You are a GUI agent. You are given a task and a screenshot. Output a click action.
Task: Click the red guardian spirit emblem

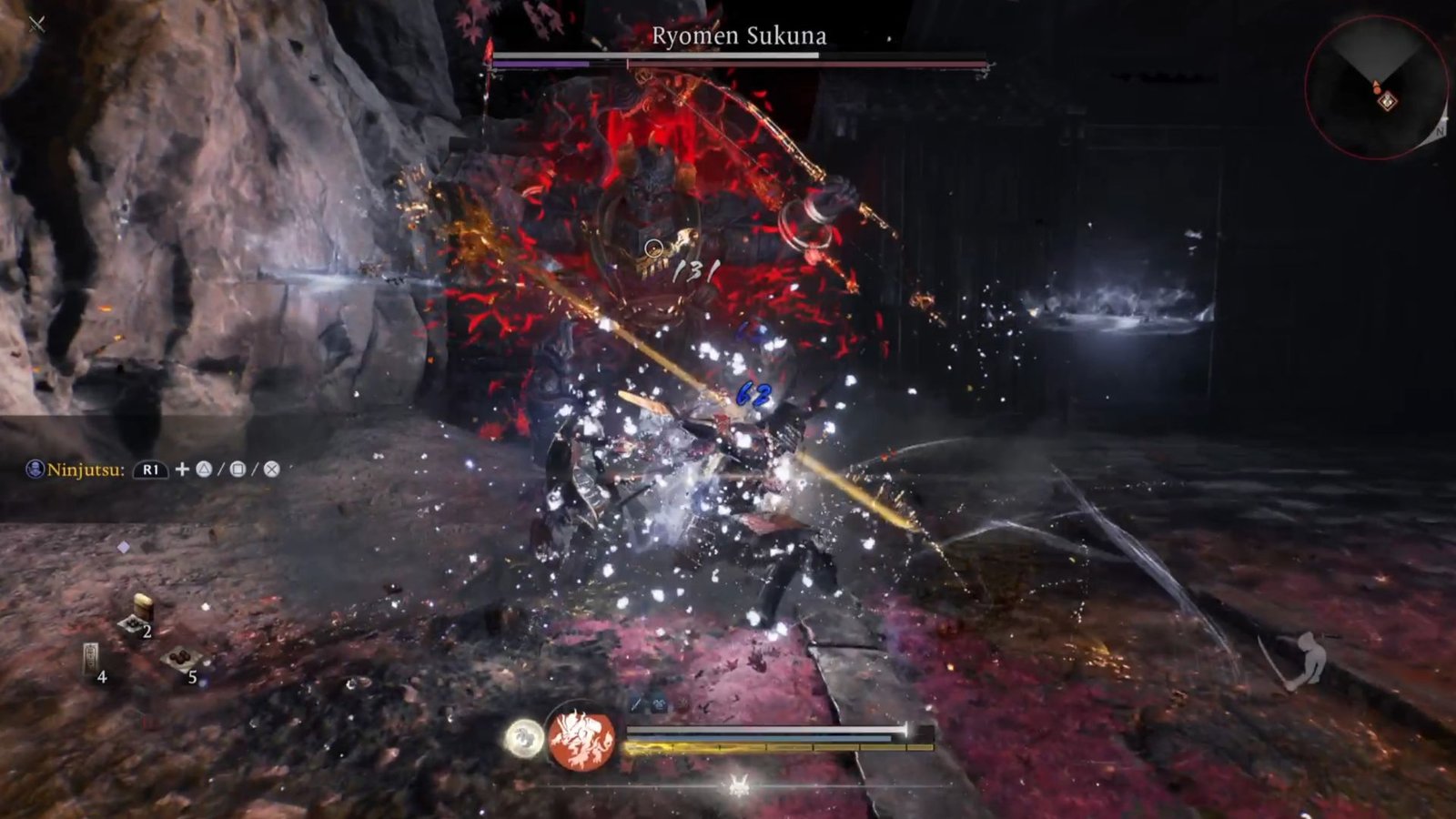tap(580, 739)
